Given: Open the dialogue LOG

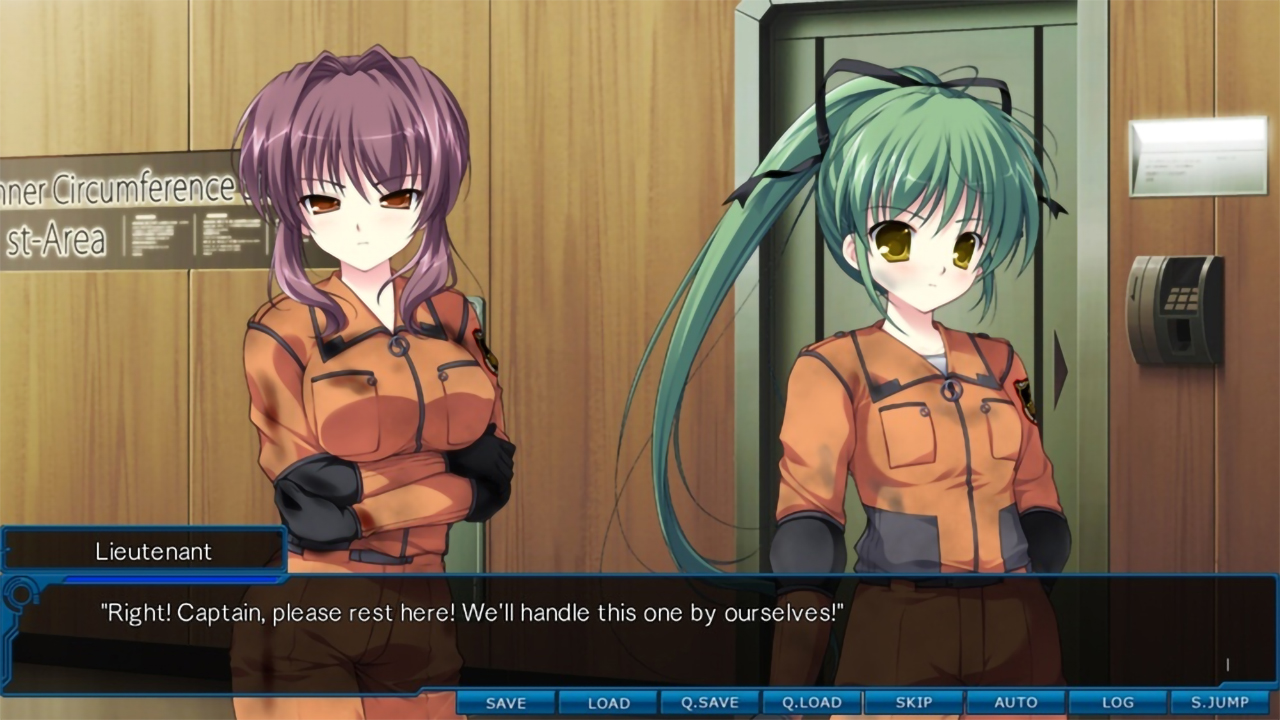Looking at the screenshot, I should [1118, 703].
